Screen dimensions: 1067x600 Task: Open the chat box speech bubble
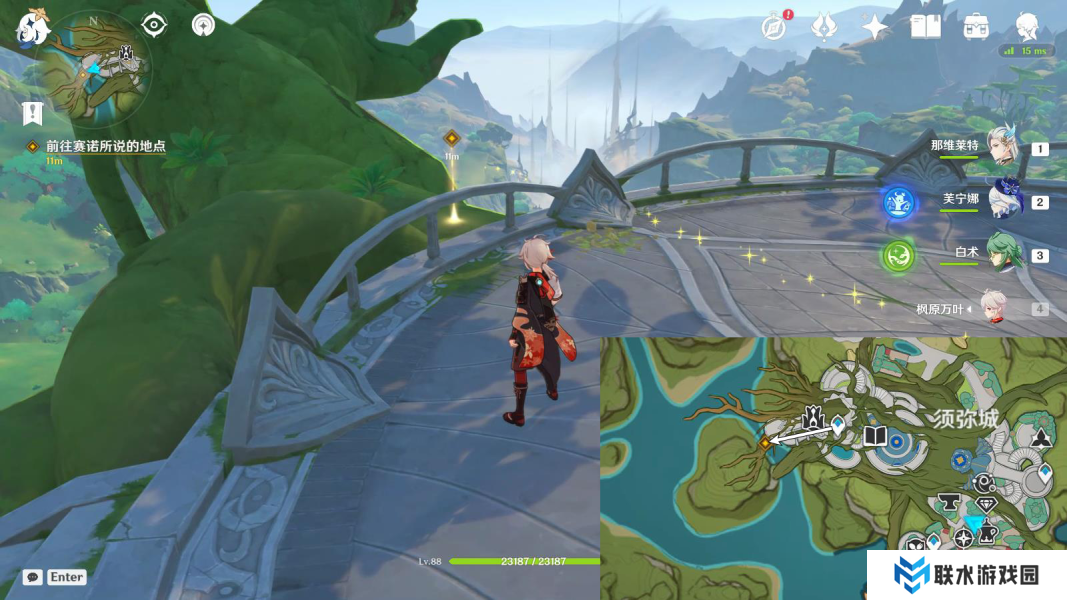tap(33, 577)
